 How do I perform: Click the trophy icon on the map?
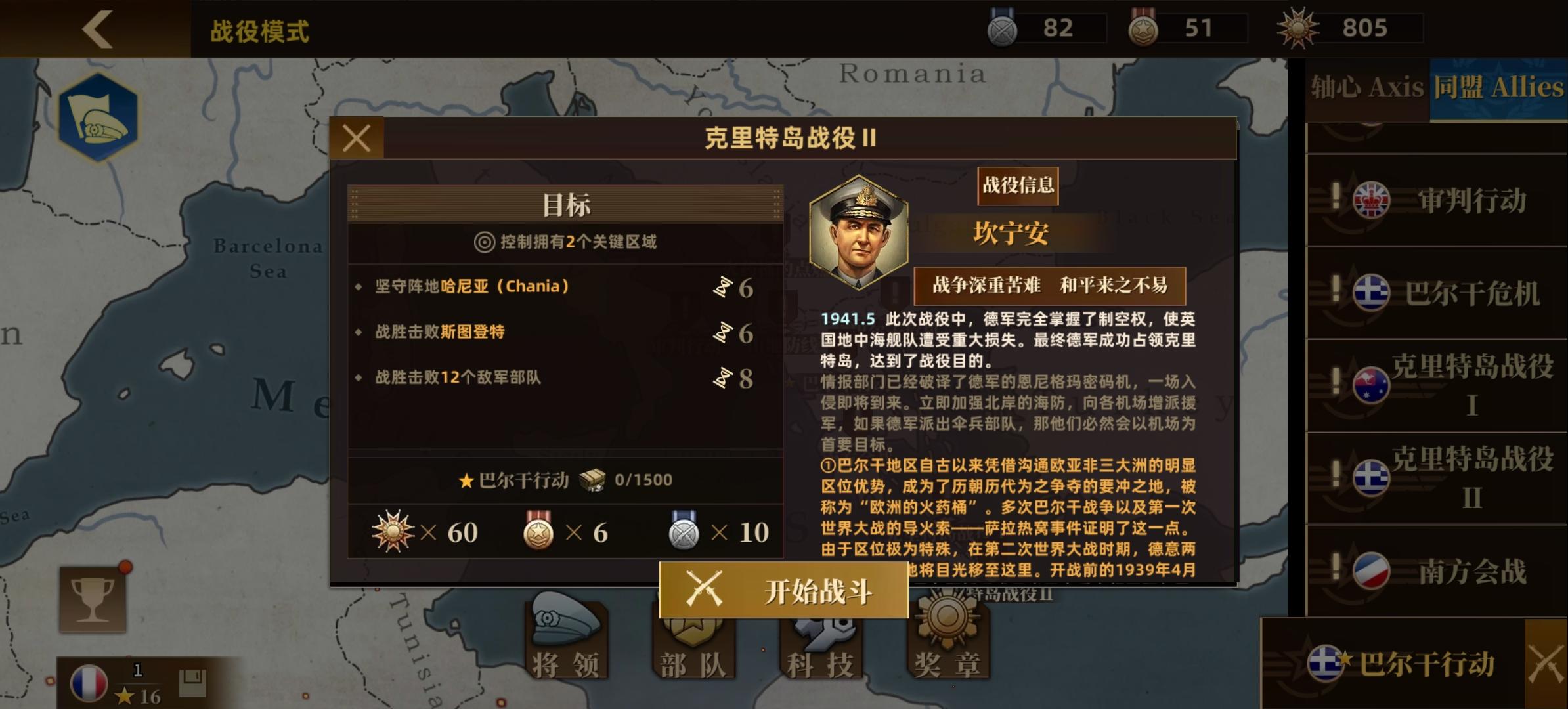92,599
